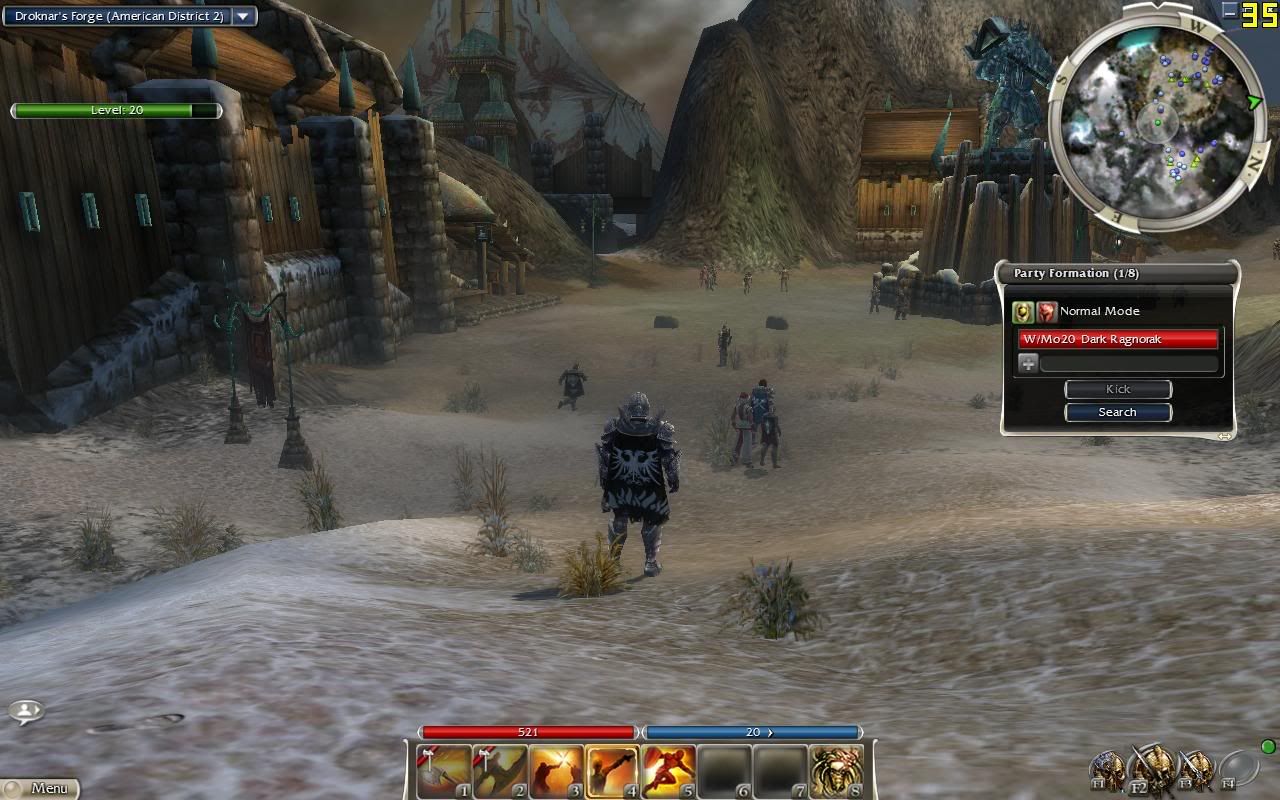1280x800 pixels.
Task: Activate the axe skill in slot 1
Action: tap(444, 772)
